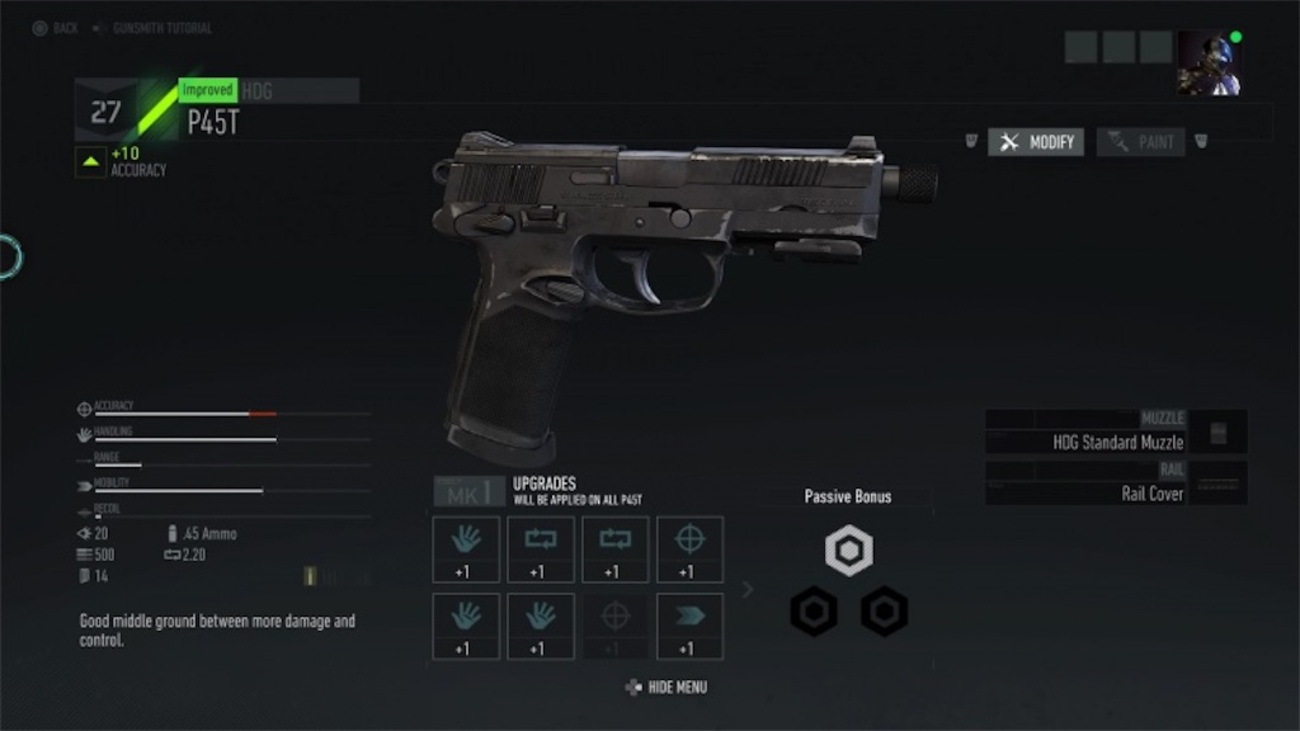
Task: Pick the dimmed locked accuracy upgrade tile
Action: (615, 627)
